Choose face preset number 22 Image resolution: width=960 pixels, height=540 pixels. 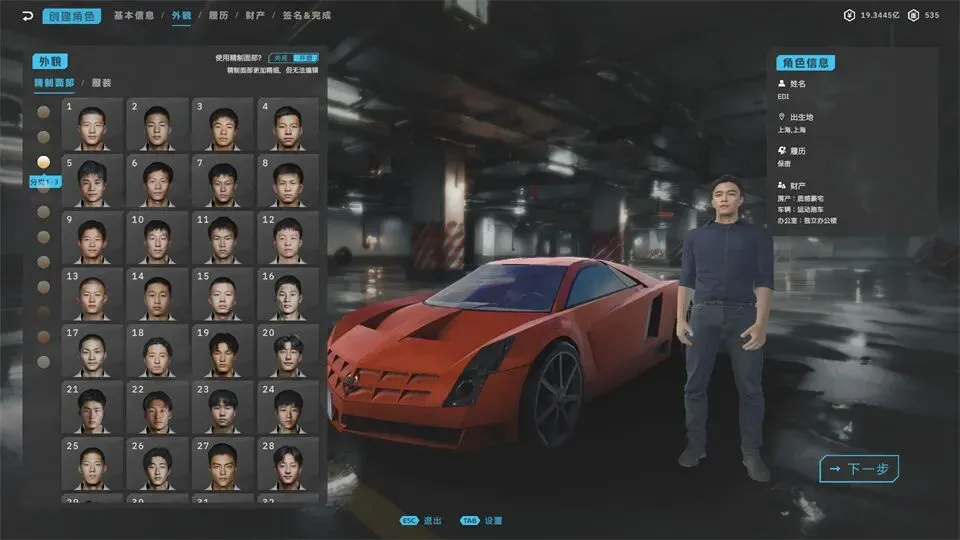(x=157, y=407)
